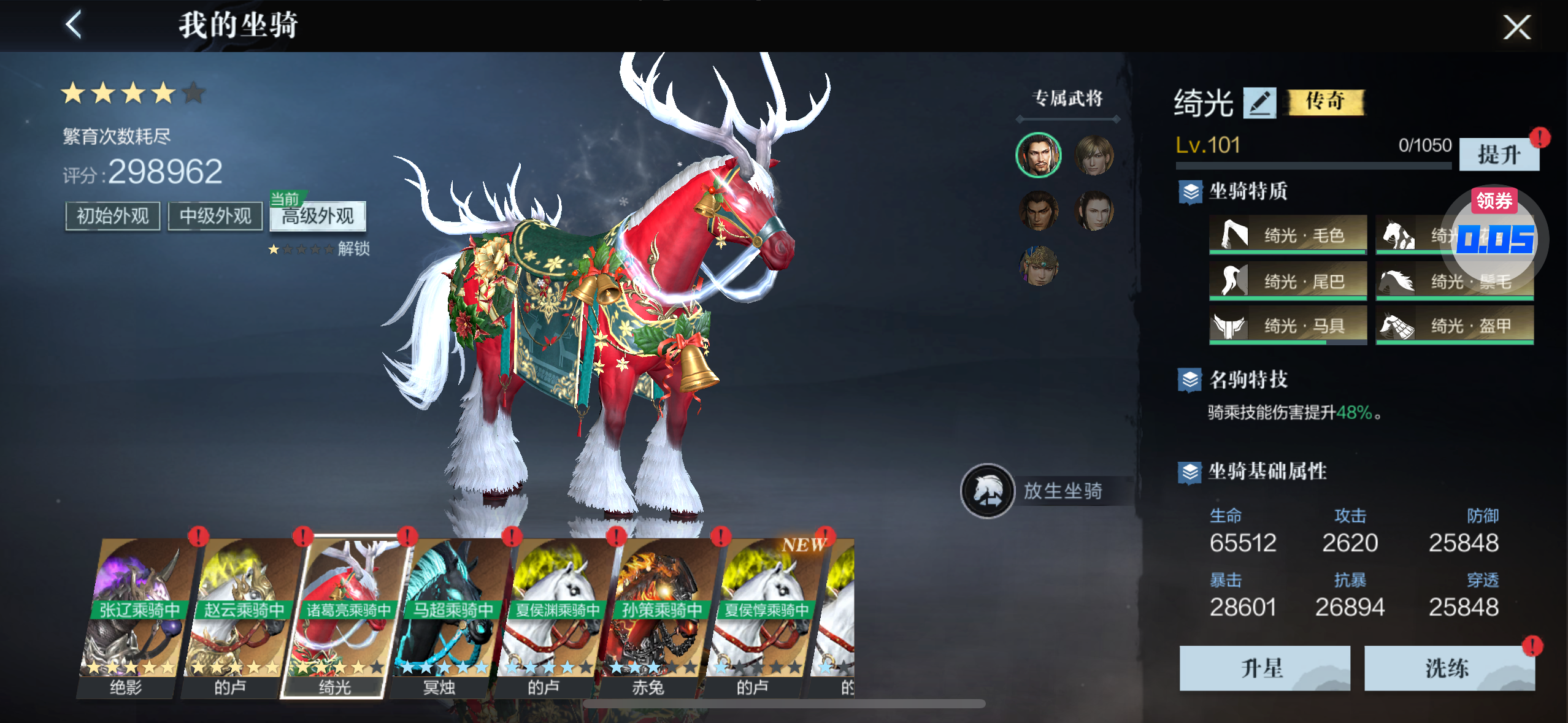Image resolution: width=1568 pixels, height=723 pixels.
Task: Go back using the top-left arrow
Action: click(74, 26)
